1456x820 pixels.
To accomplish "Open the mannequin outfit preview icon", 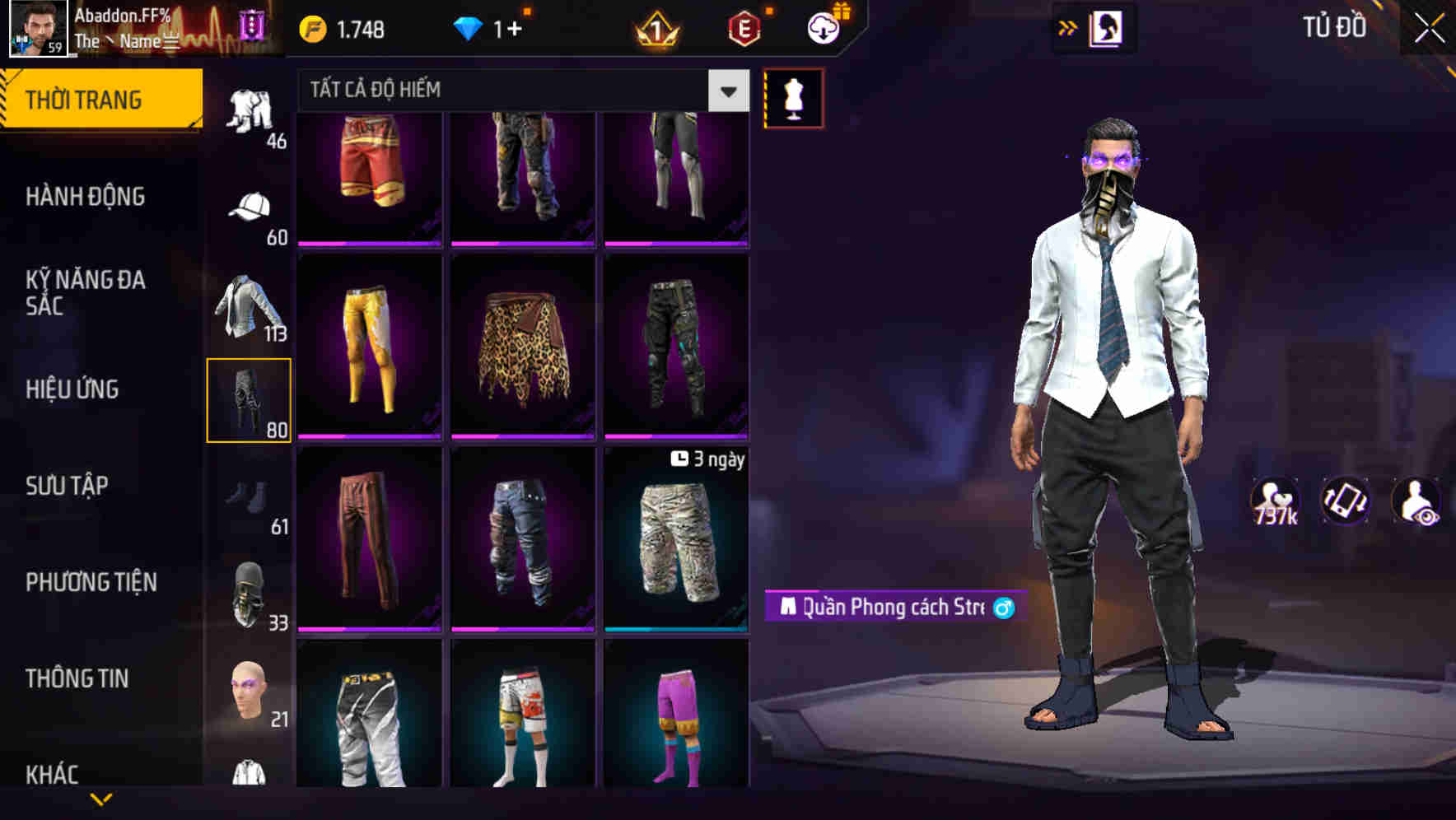I will [x=793, y=97].
